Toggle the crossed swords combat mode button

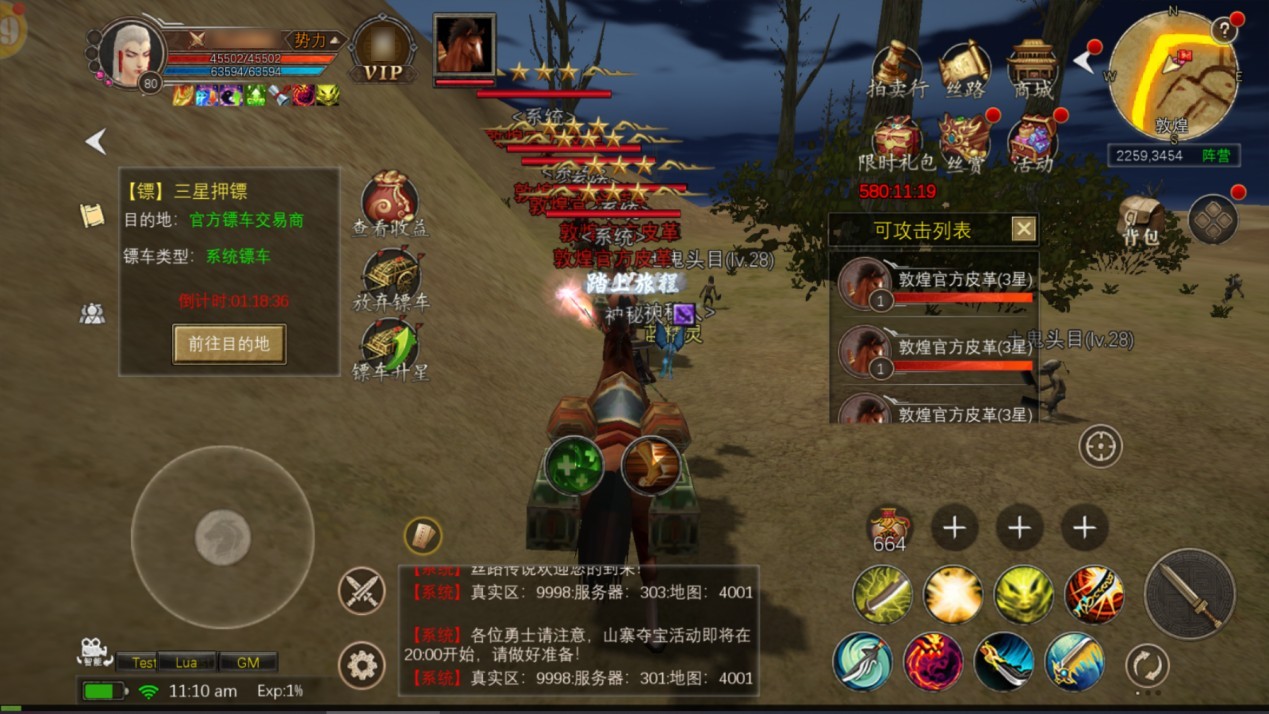pos(362,590)
